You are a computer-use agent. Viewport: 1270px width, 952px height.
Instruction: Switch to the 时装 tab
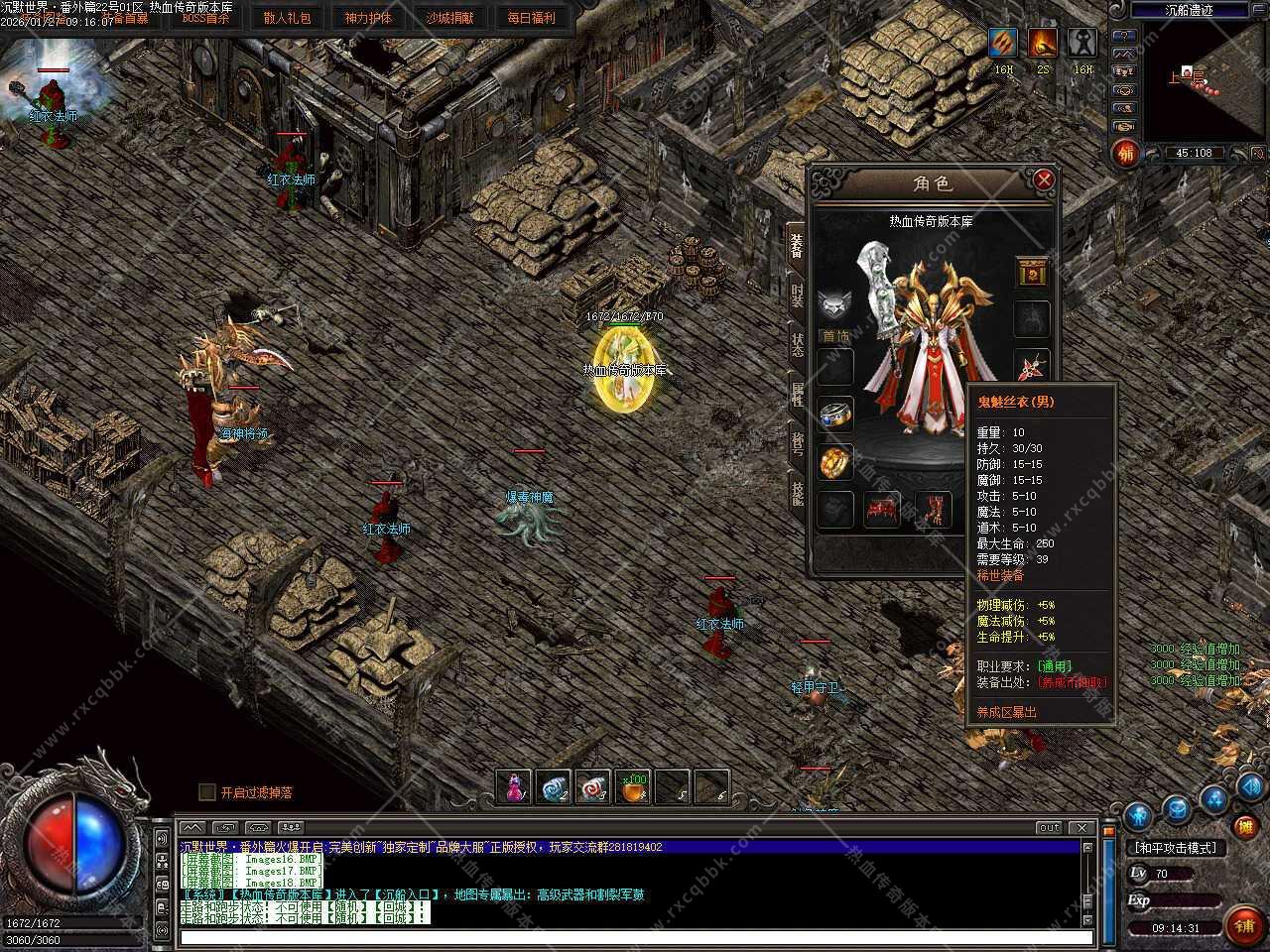(797, 295)
